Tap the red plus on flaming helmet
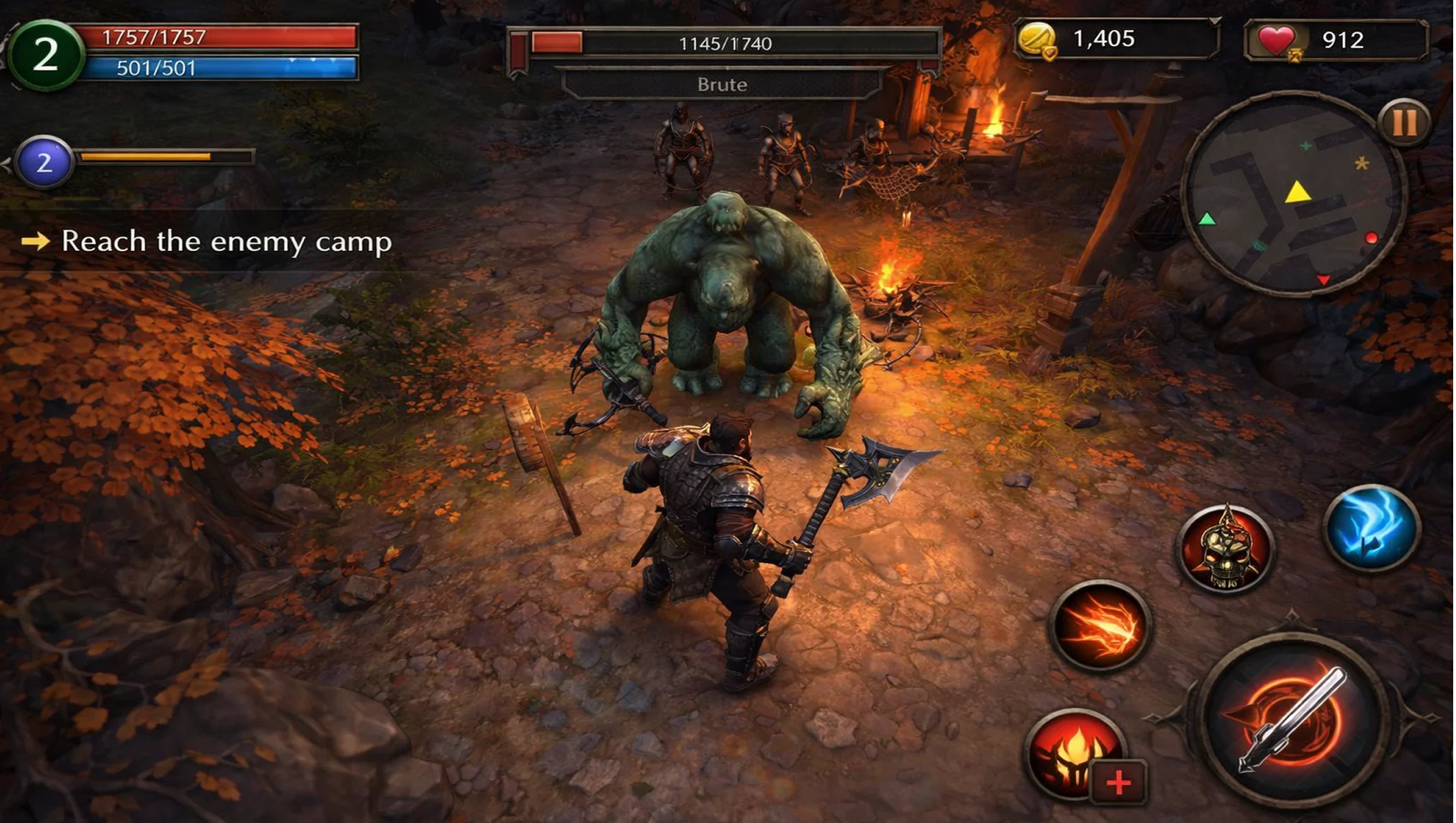Image resolution: width=1456 pixels, height=823 pixels. (1118, 783)
